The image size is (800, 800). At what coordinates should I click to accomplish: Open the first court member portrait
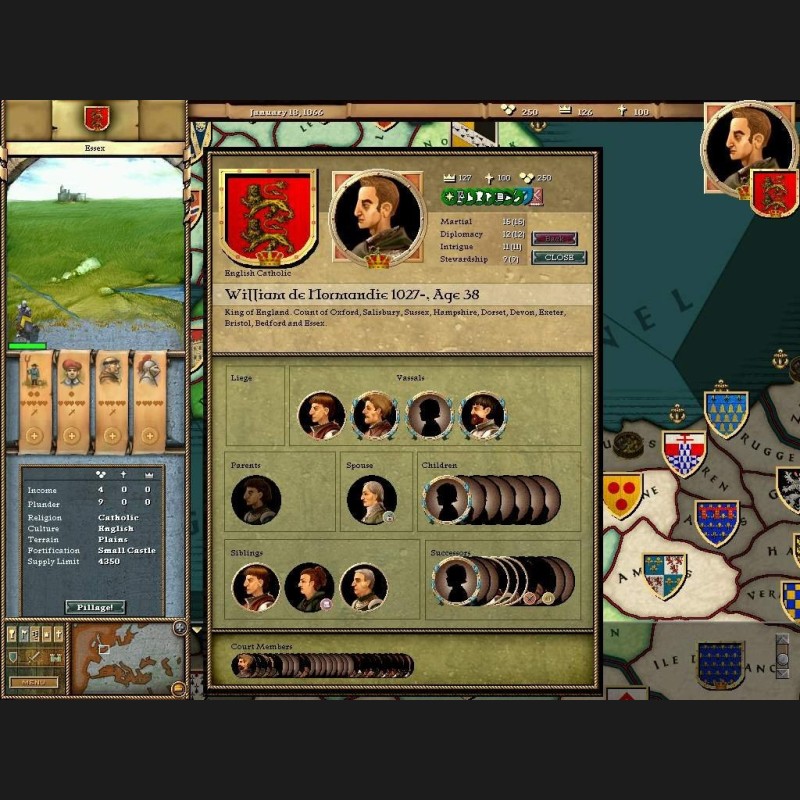tap(242, 665)
